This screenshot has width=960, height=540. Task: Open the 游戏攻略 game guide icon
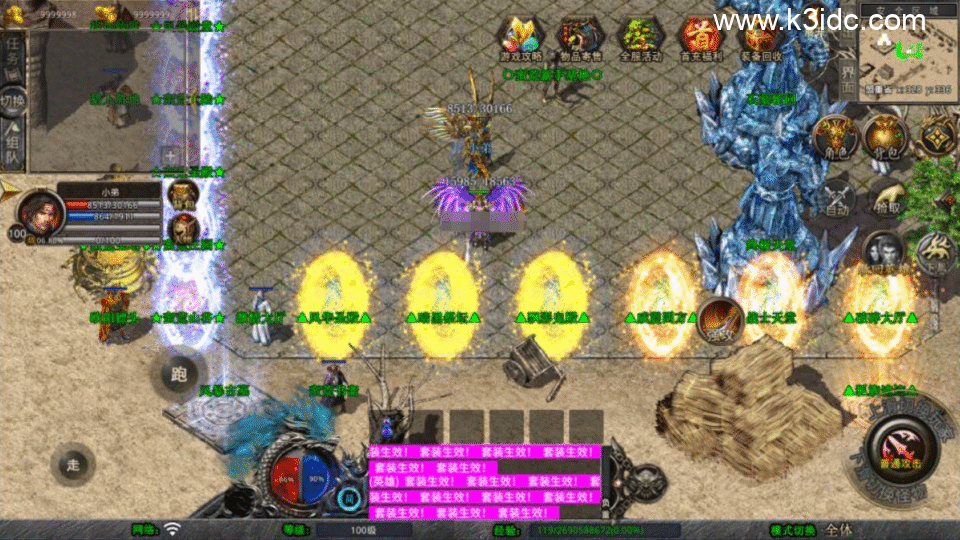click(x=520, y=36)
